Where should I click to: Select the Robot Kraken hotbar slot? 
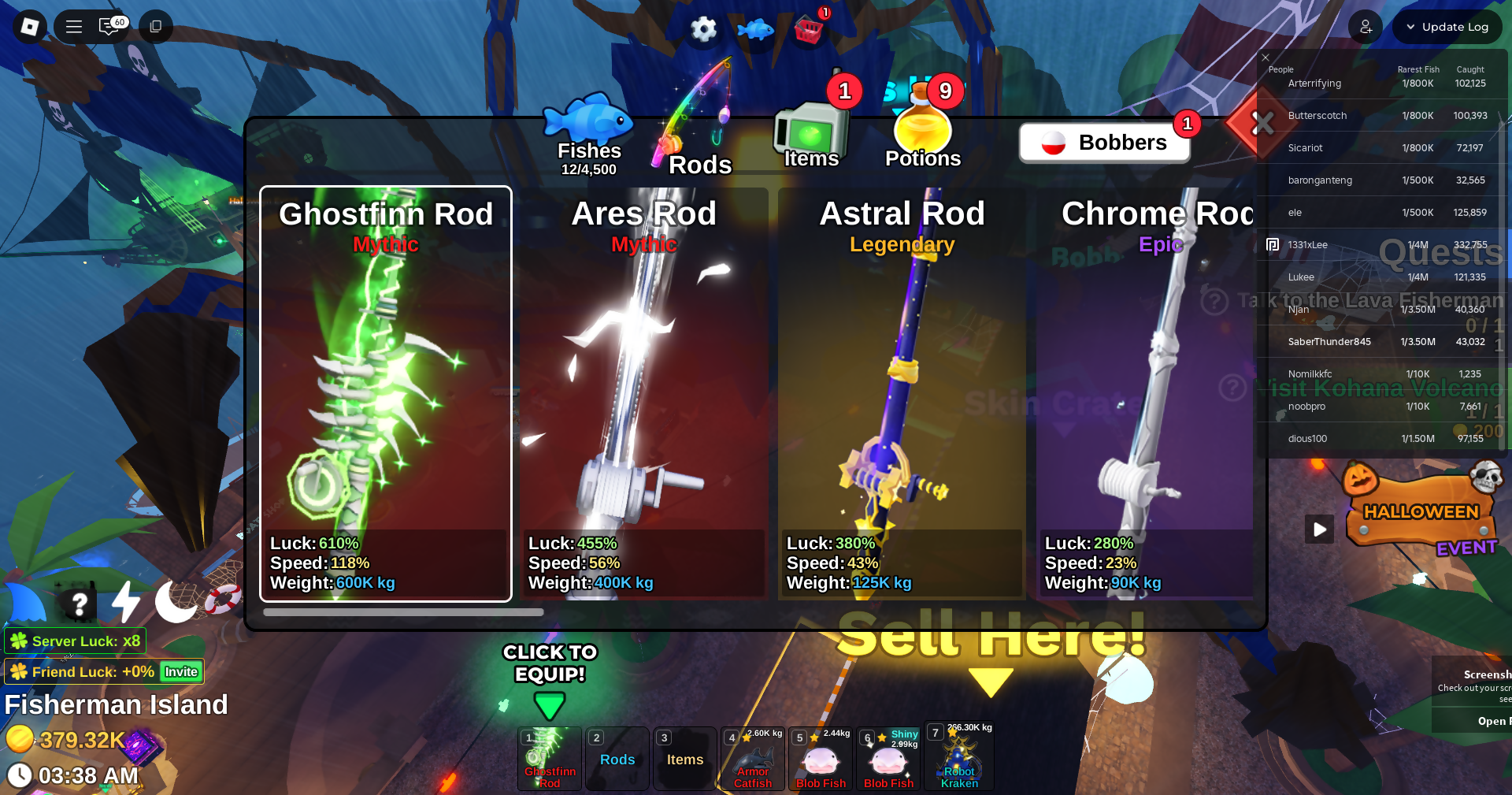point(958,760)
